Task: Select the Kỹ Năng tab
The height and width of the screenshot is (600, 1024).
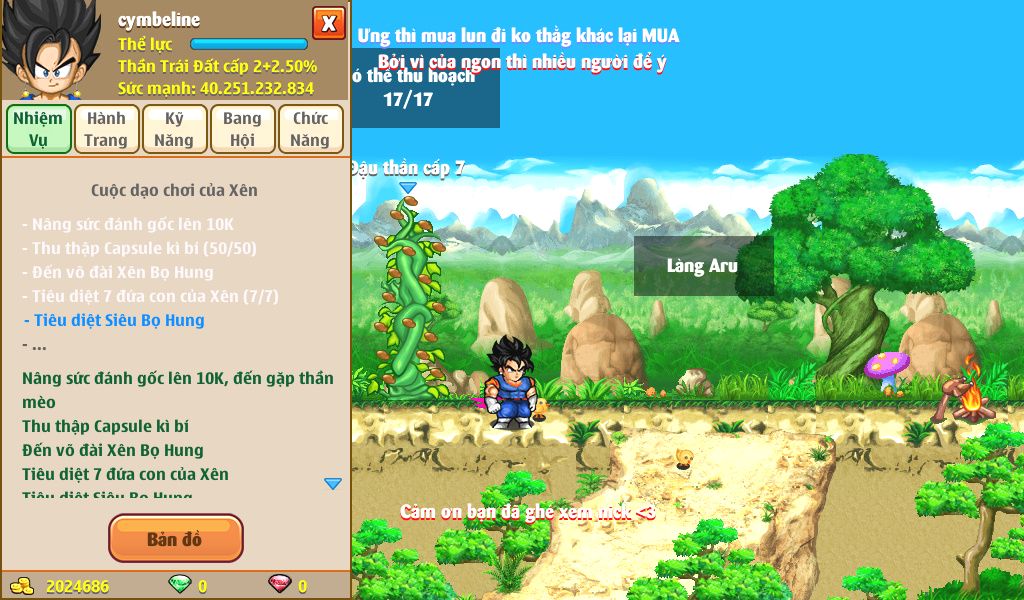Action: point(174,129)
